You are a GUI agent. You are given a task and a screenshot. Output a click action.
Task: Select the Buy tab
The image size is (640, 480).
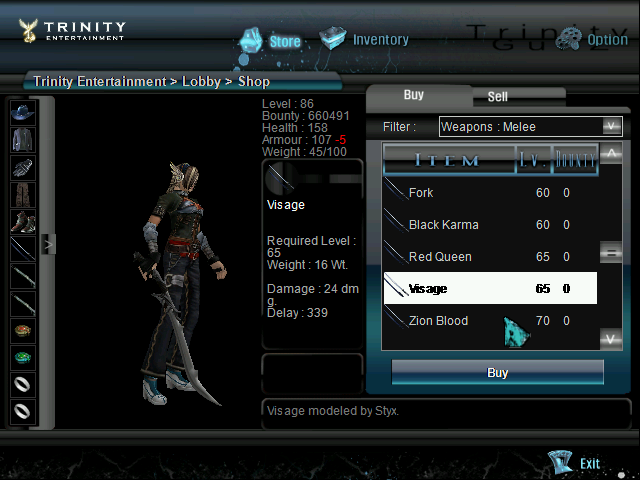(x=413, y=95)
